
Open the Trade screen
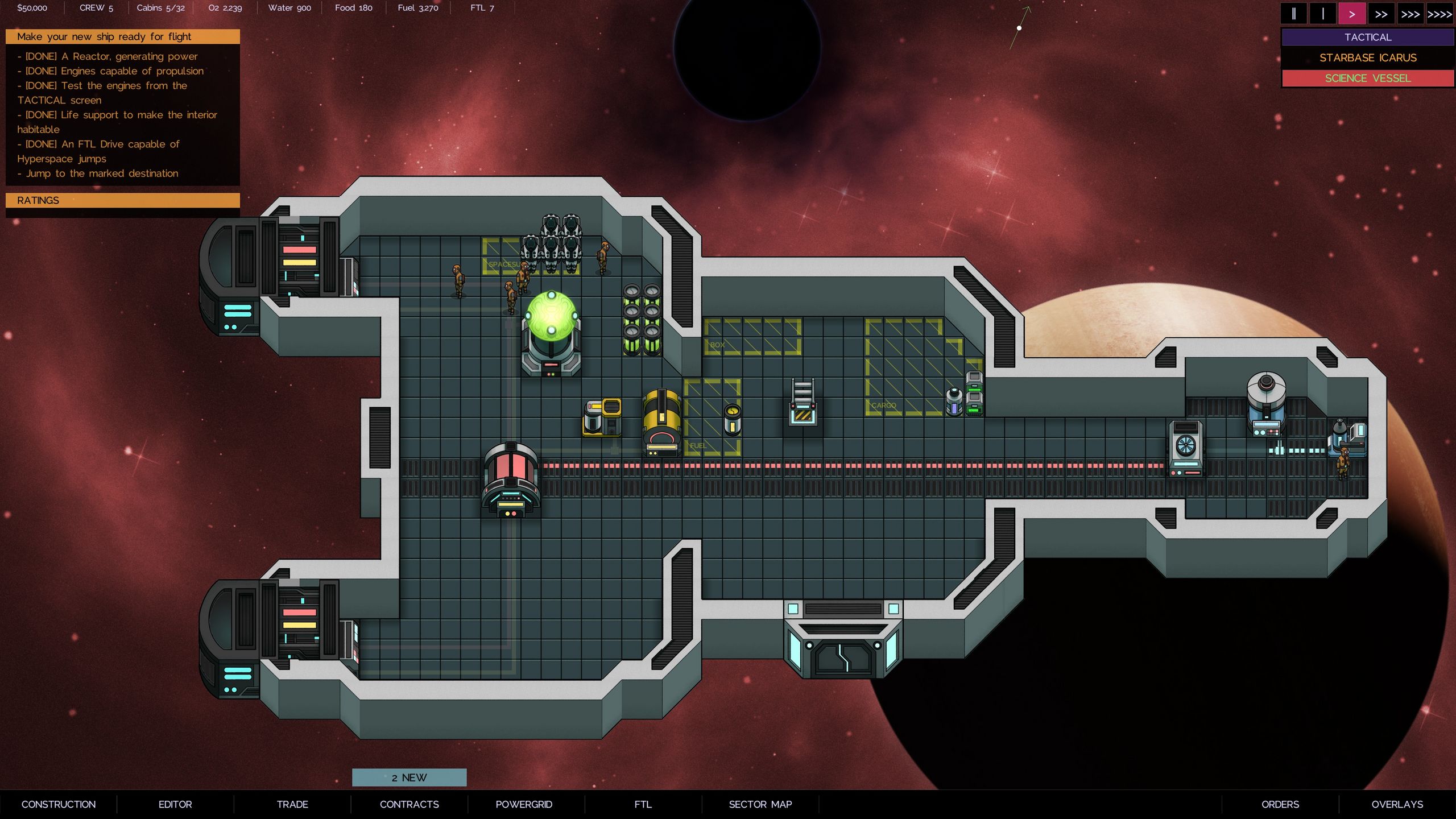point(292,804)
